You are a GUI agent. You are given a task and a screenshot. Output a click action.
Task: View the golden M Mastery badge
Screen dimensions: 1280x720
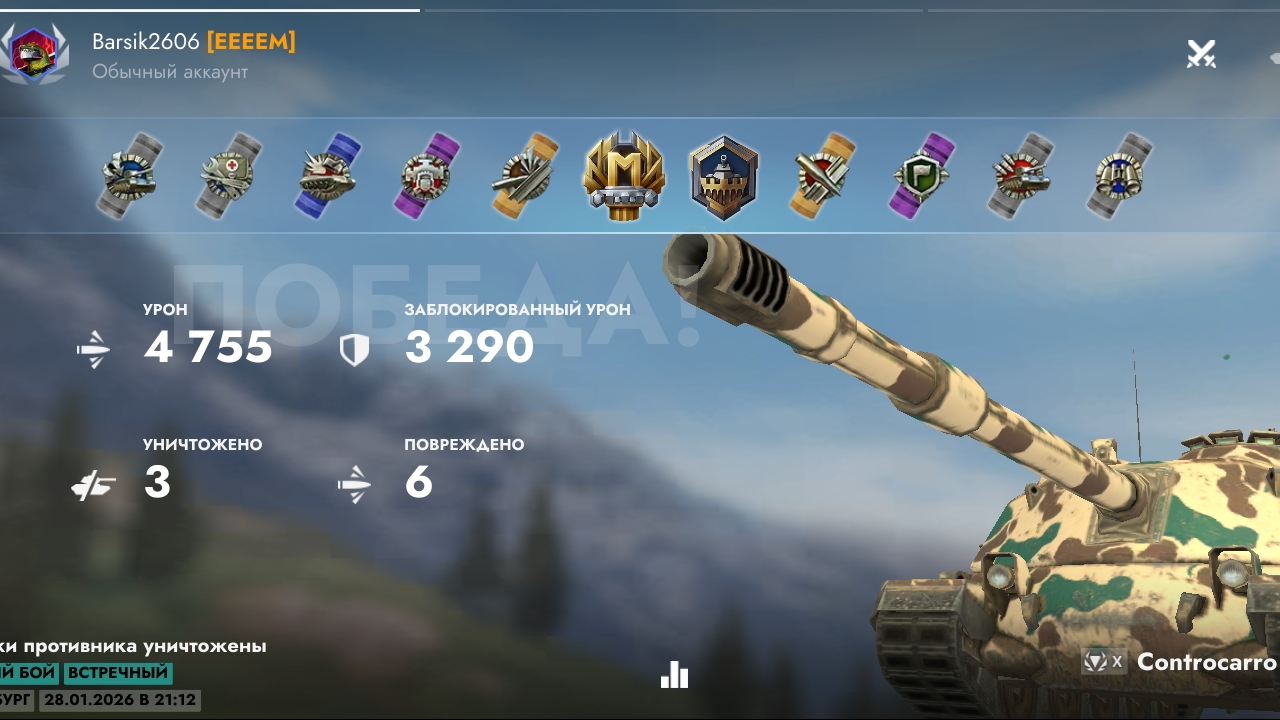(624, 177)
